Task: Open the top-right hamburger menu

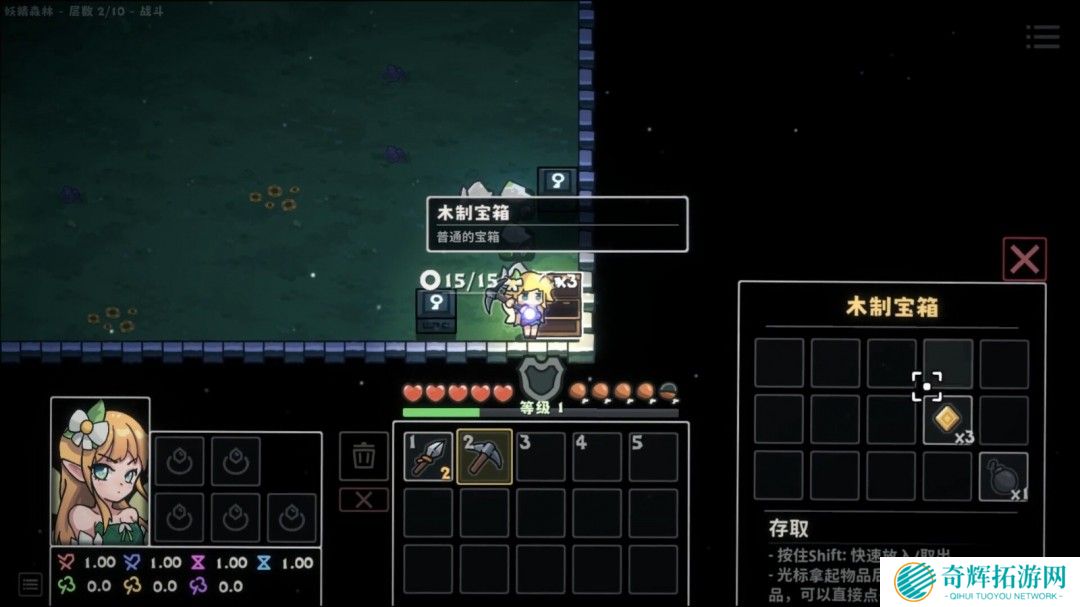Action: pyautogui.click(x=1042, y=37)
